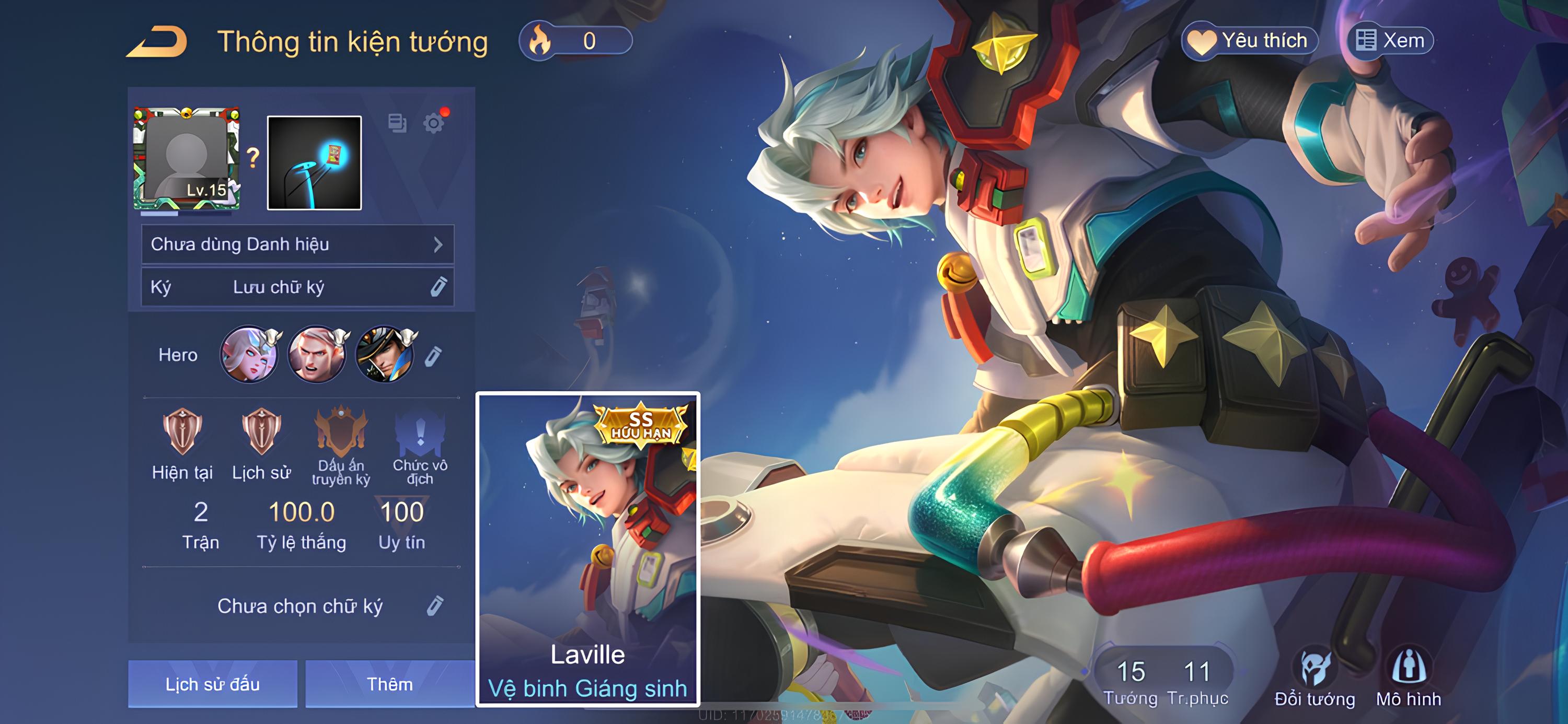Edit the favorite Hero list with the pencil
Image resolution: width=1568 pixels, height=724 pixels.
pos(433,356)
